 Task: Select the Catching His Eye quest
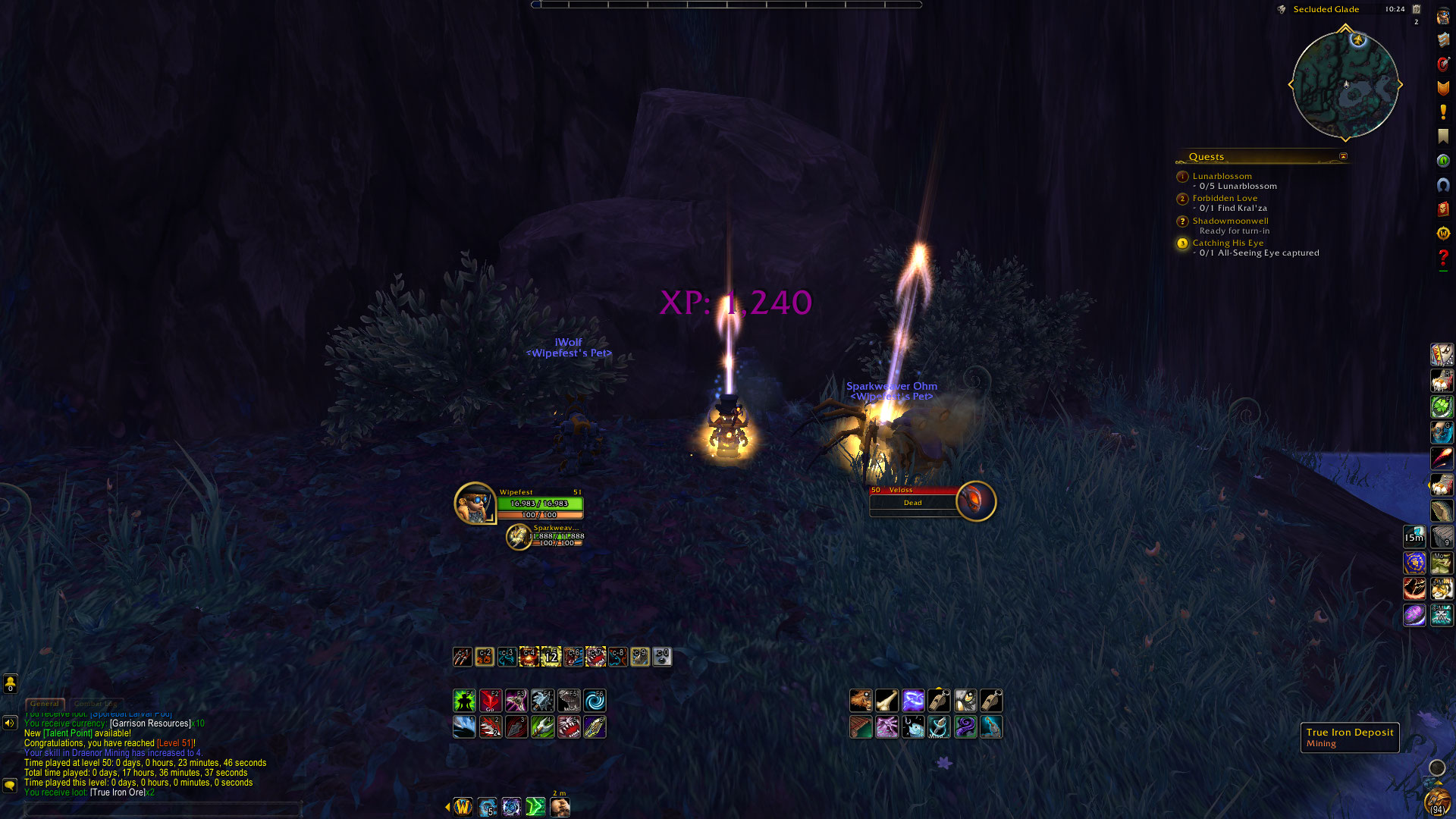1227,243
